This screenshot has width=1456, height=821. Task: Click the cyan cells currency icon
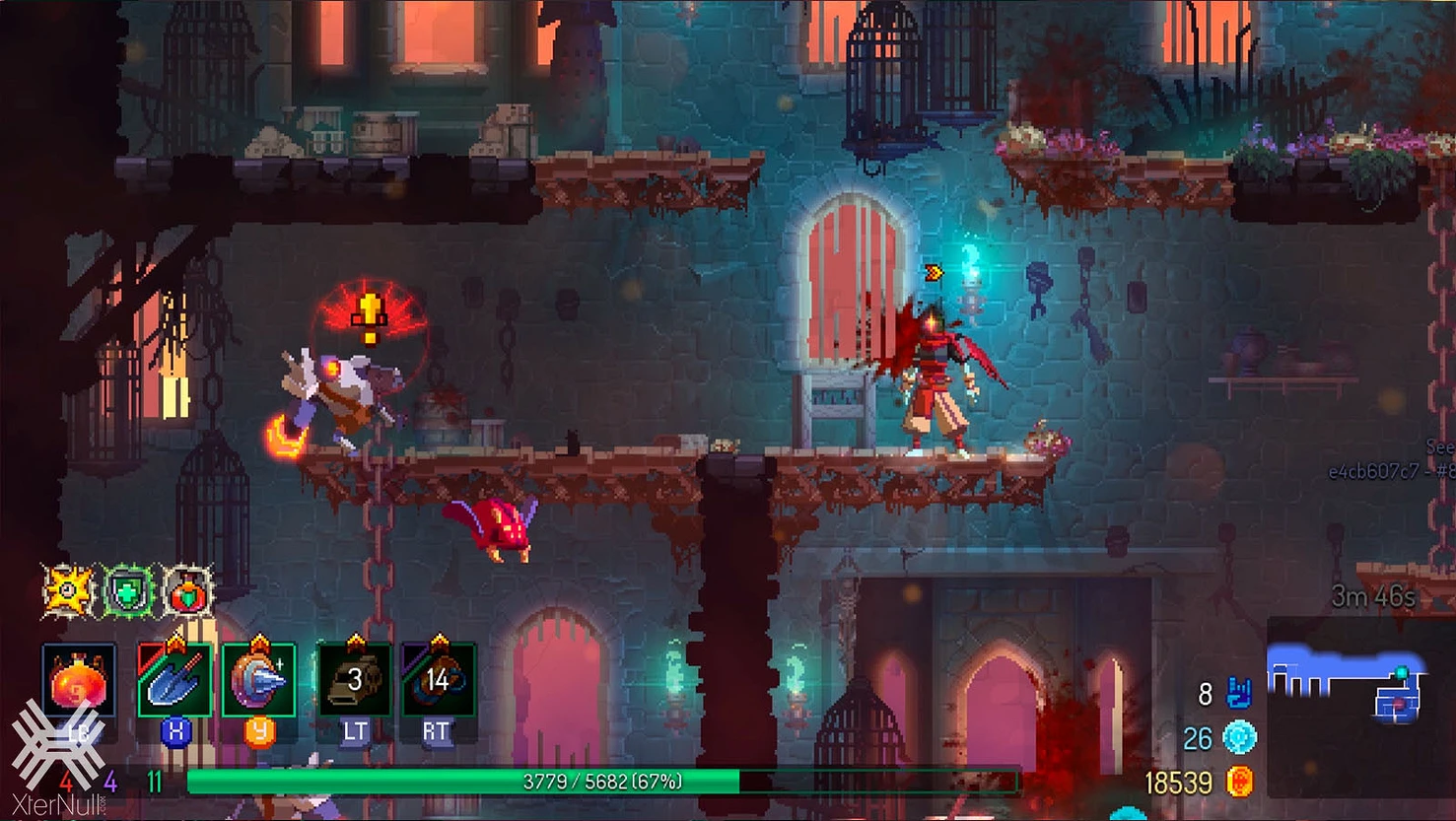point(1239,737)
